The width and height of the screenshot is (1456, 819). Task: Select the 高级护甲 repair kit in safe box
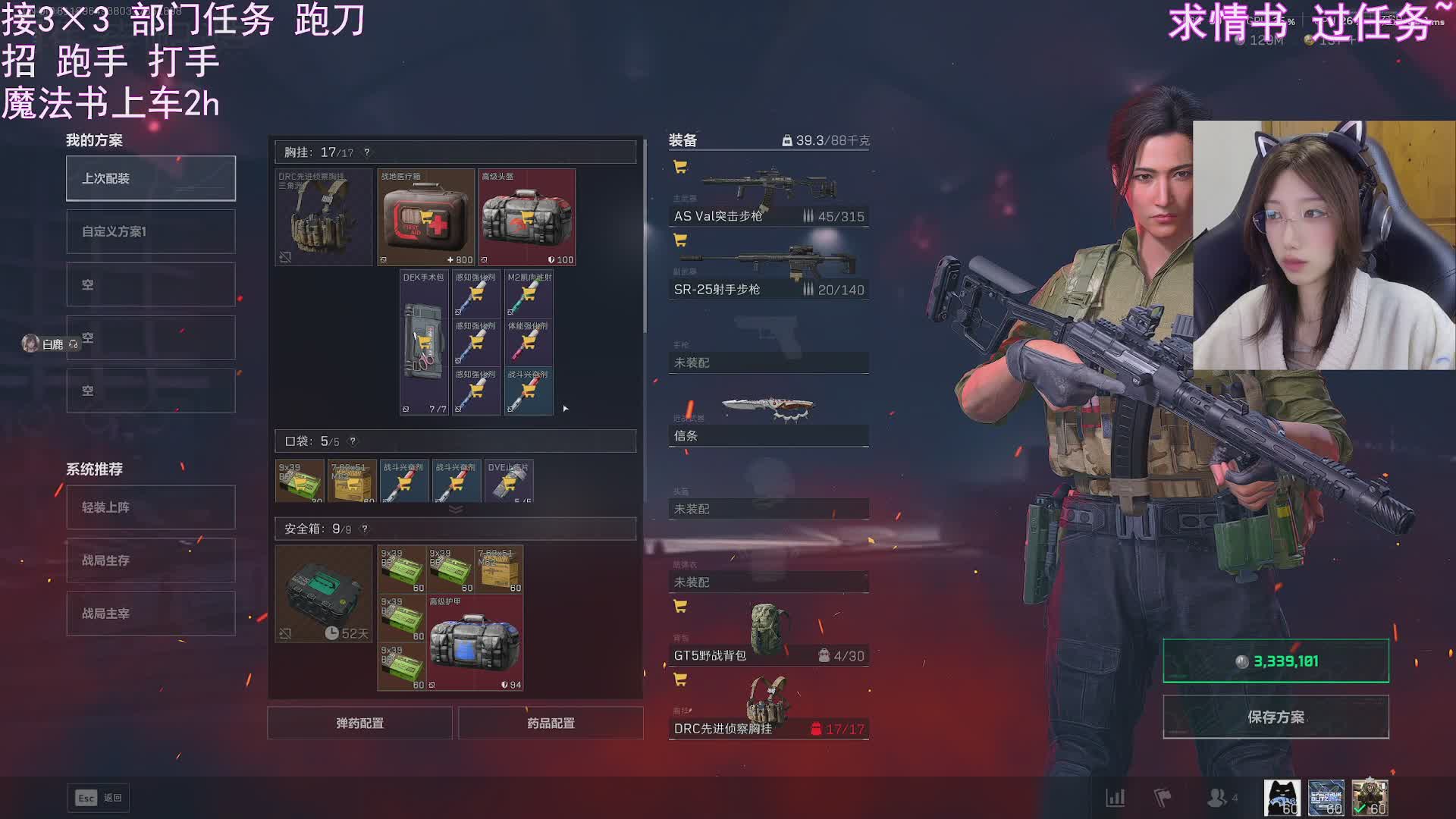point(475,643)
